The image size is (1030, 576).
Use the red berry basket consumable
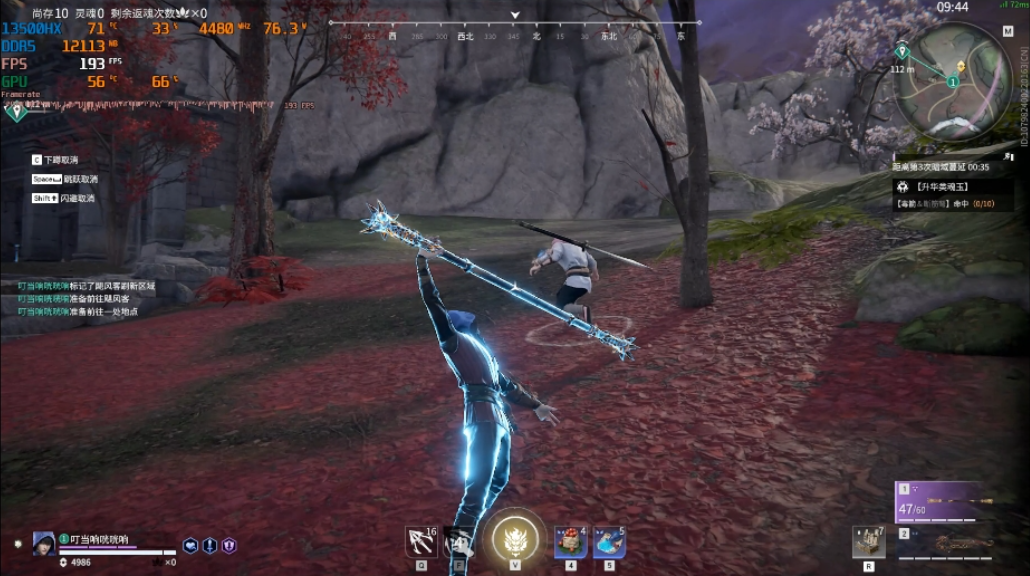[x=571, y=541]
